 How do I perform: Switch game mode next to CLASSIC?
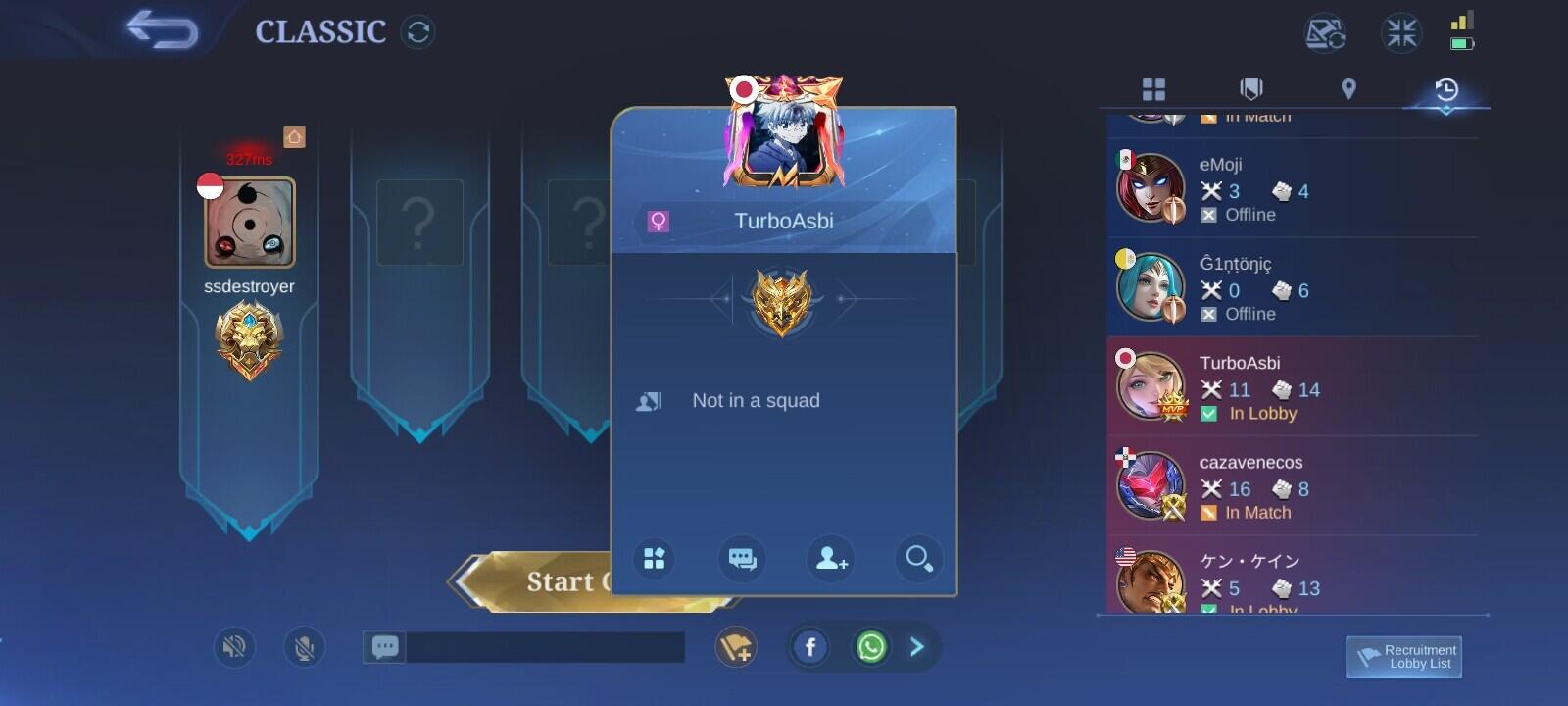(x=417, y=32)
